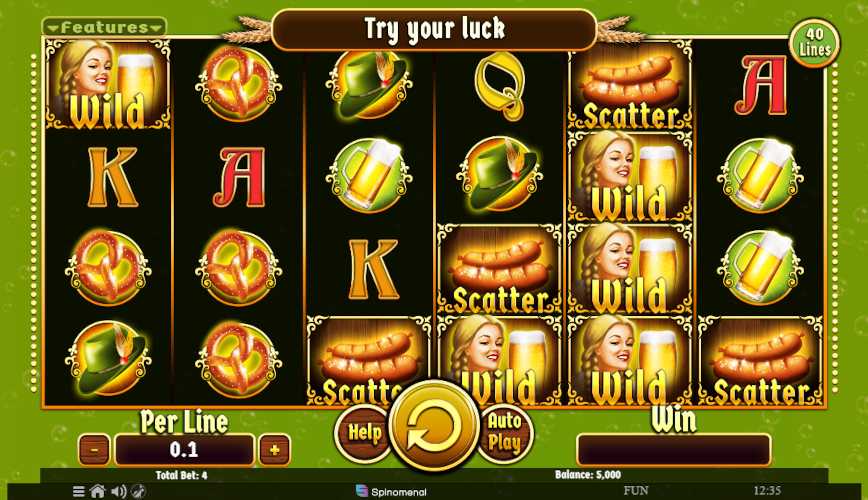Image resolution: width=868 pixels, height=500 pixels.
Task: Start Auto Play
Action: (504, 433)
